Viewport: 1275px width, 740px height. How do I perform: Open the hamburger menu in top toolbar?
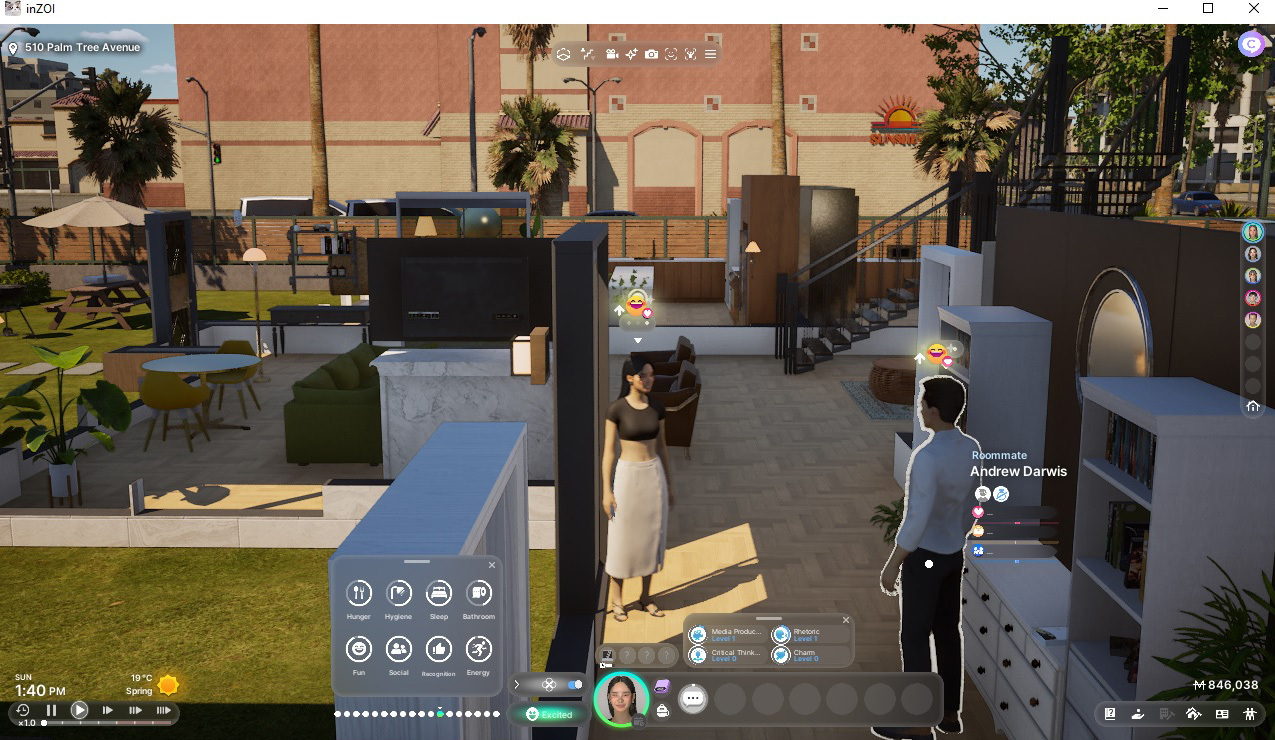tap(710, 54)
